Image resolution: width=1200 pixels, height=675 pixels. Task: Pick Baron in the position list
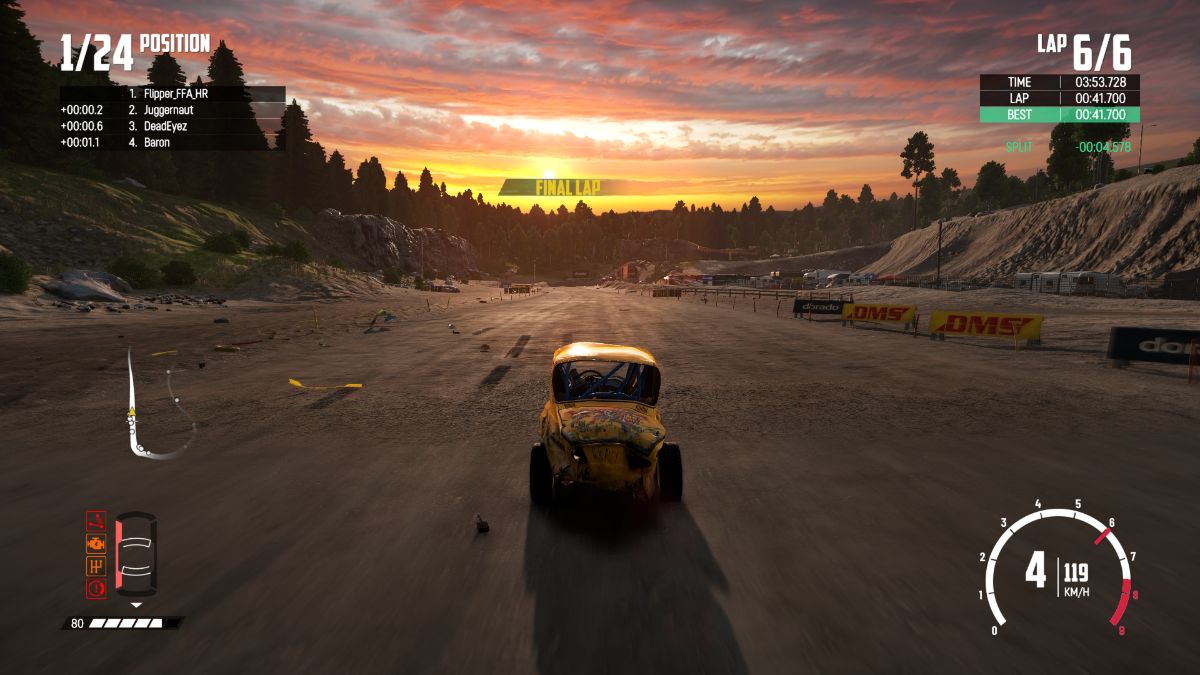156,142
